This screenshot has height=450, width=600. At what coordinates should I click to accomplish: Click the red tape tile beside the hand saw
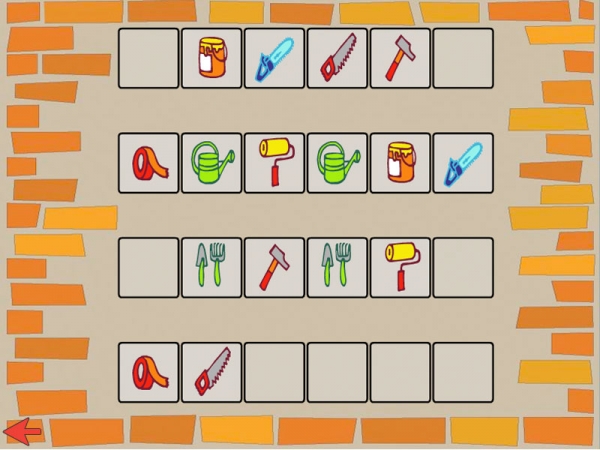point(149,372)
